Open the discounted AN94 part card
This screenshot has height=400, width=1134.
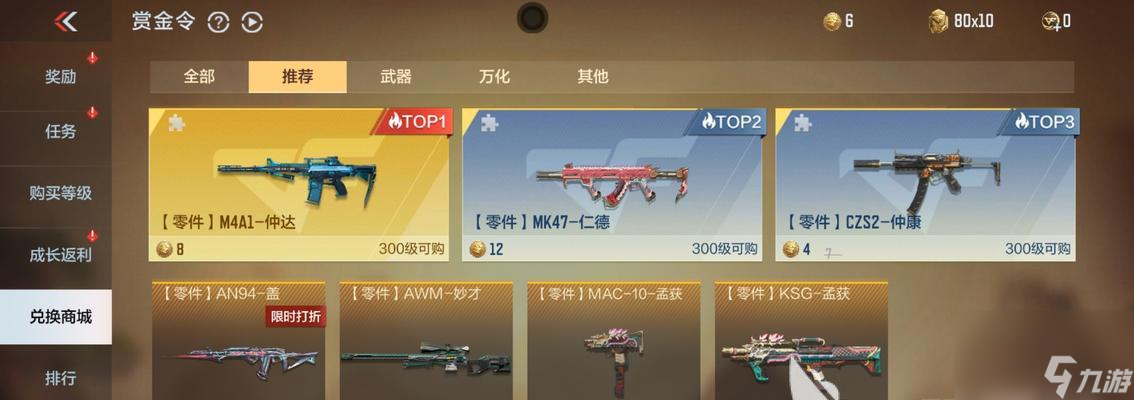238,342
